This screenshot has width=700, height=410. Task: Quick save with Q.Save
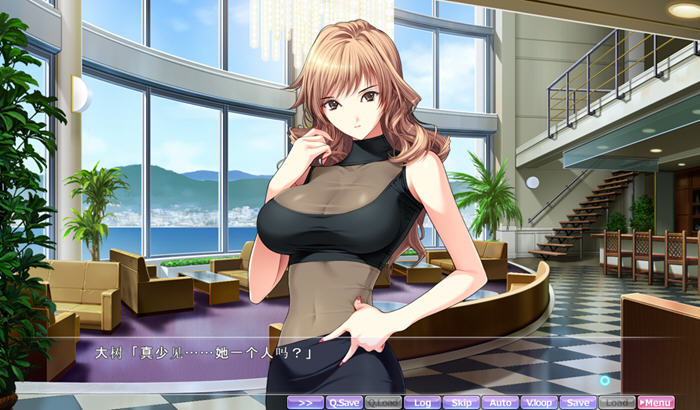(343, 402)
